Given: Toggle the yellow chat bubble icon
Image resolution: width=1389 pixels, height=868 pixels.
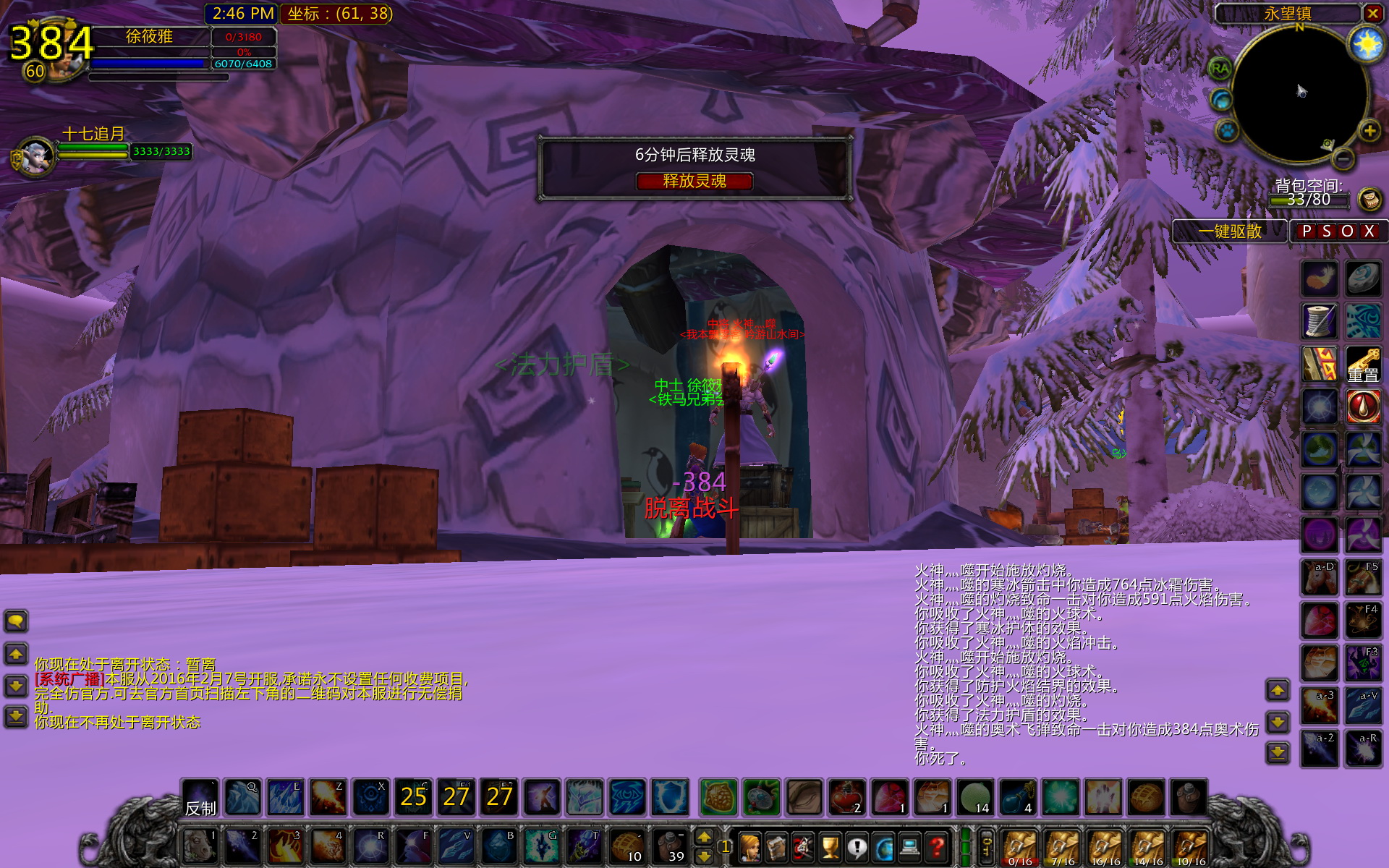Looking at the screenshot, I should tap(14, 621).
